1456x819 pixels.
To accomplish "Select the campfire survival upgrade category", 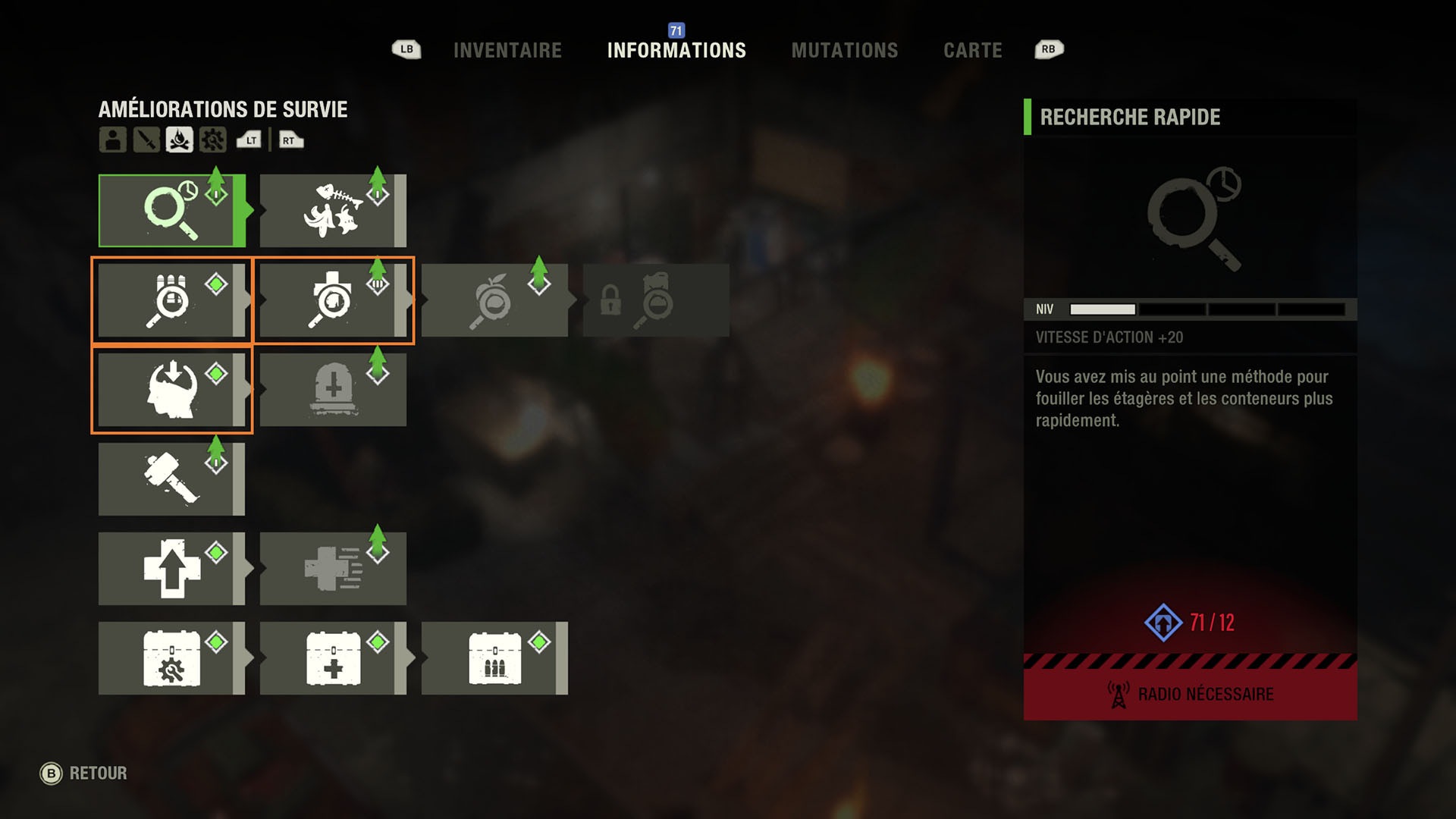I will point(180,140).
